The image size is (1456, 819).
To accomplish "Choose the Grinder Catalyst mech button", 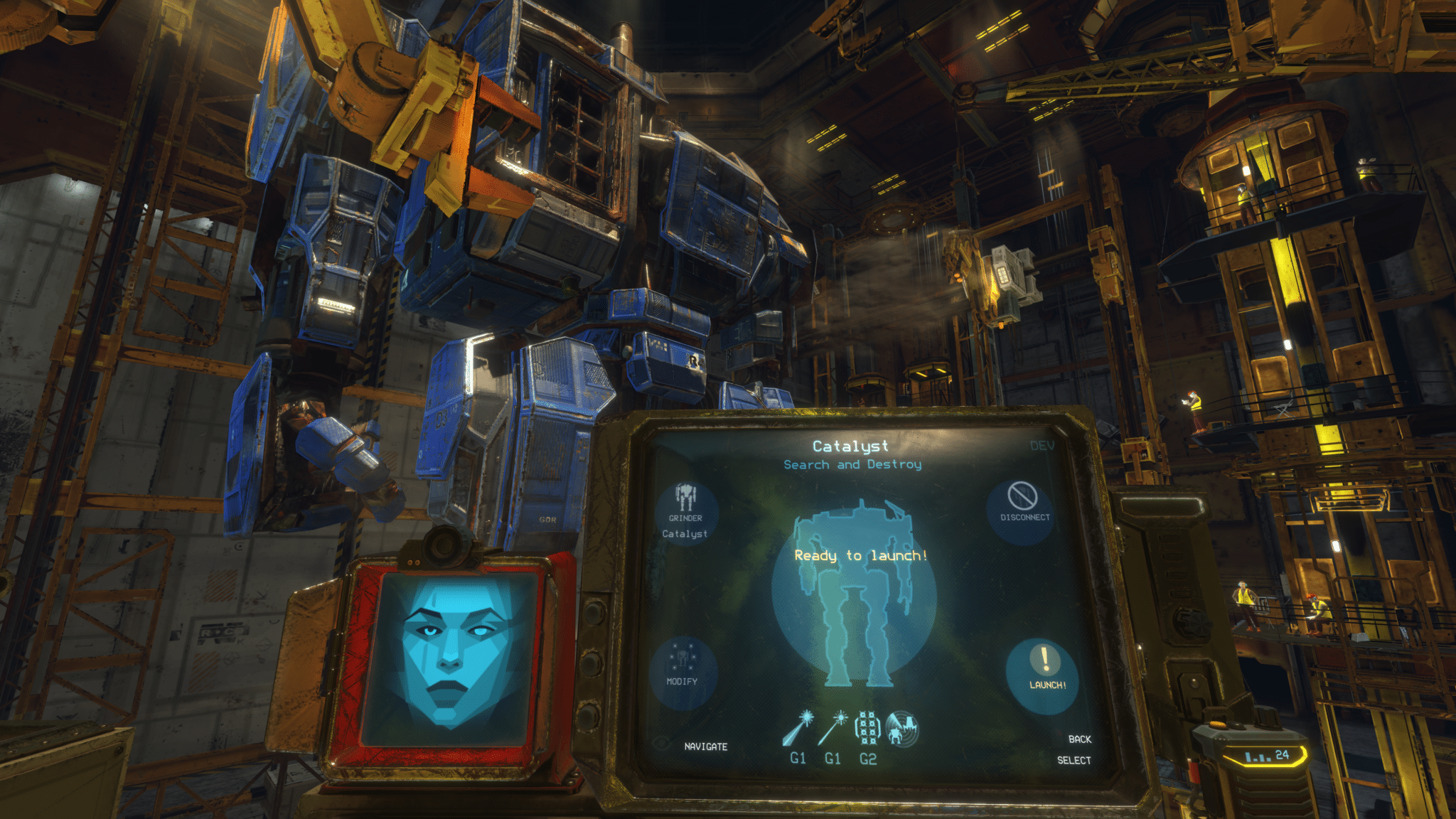I will [685, 512].
